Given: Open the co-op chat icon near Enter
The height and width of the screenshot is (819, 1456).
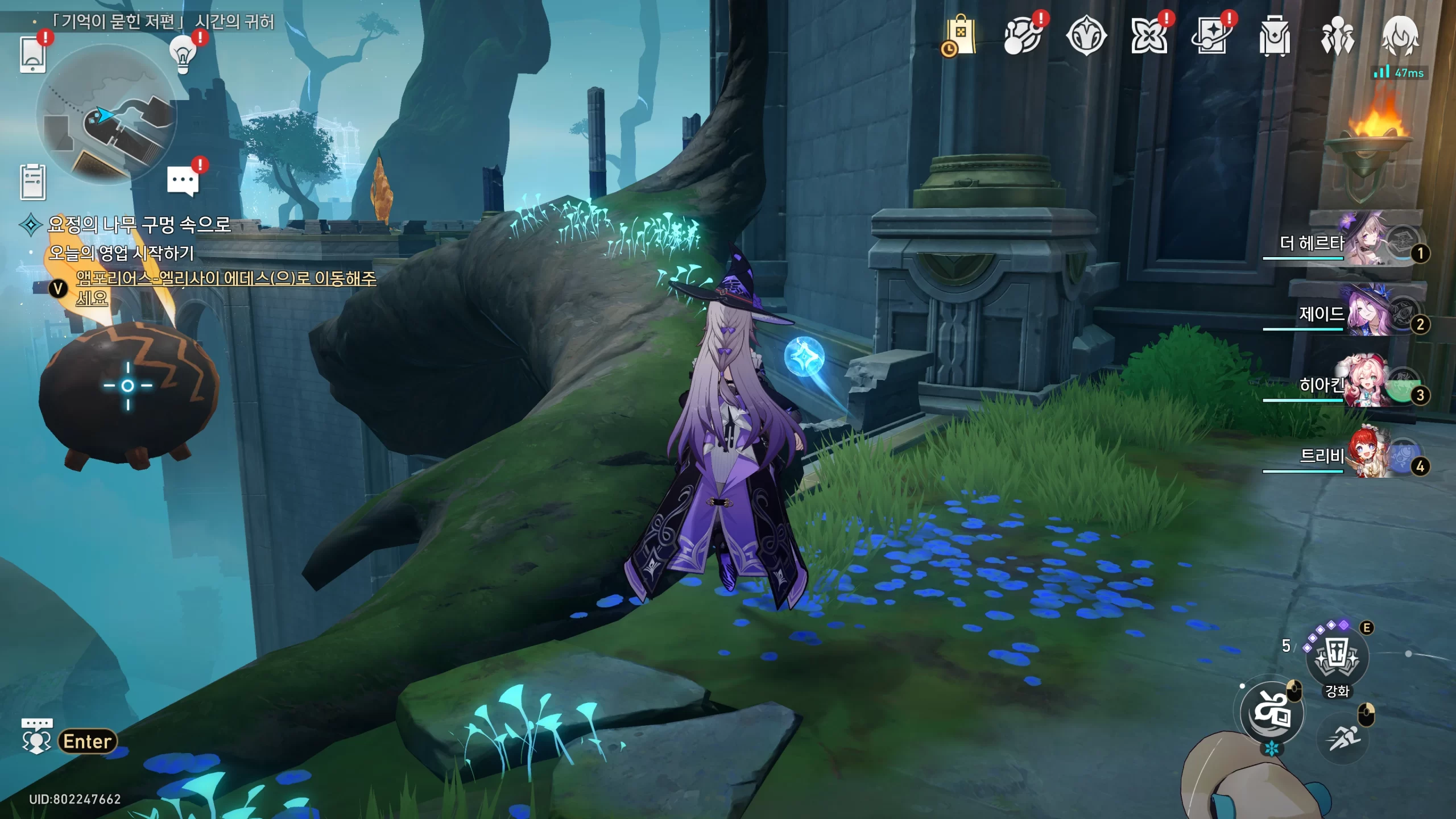Looking at the screenshot, I should coord(36,737).
